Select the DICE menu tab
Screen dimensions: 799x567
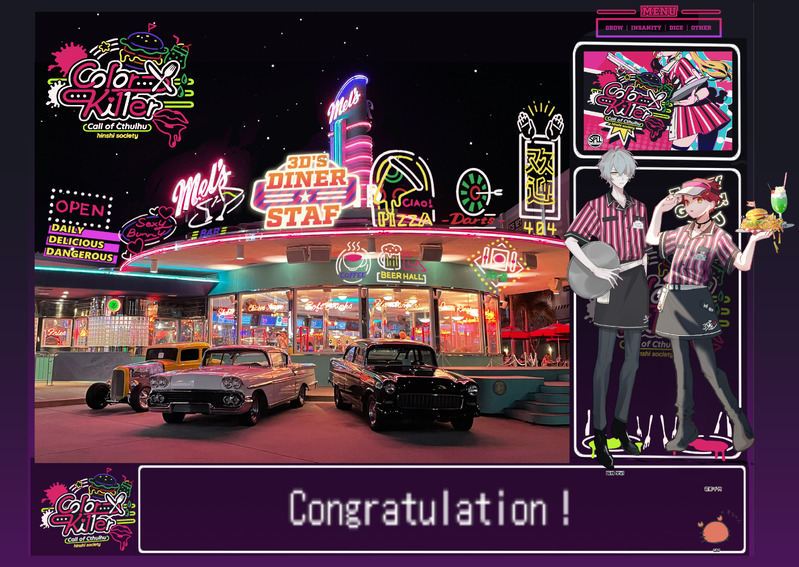677,28
